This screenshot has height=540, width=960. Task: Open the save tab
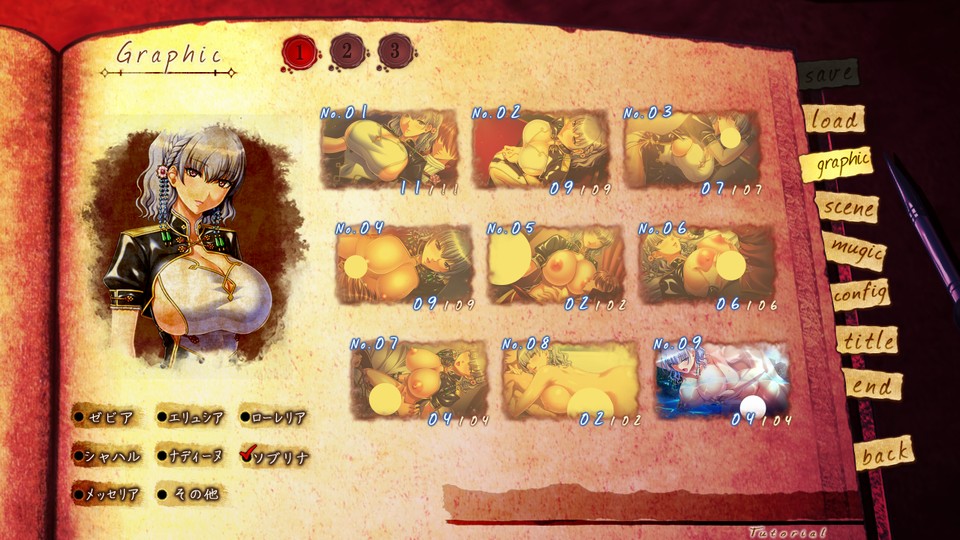[828, 73]
